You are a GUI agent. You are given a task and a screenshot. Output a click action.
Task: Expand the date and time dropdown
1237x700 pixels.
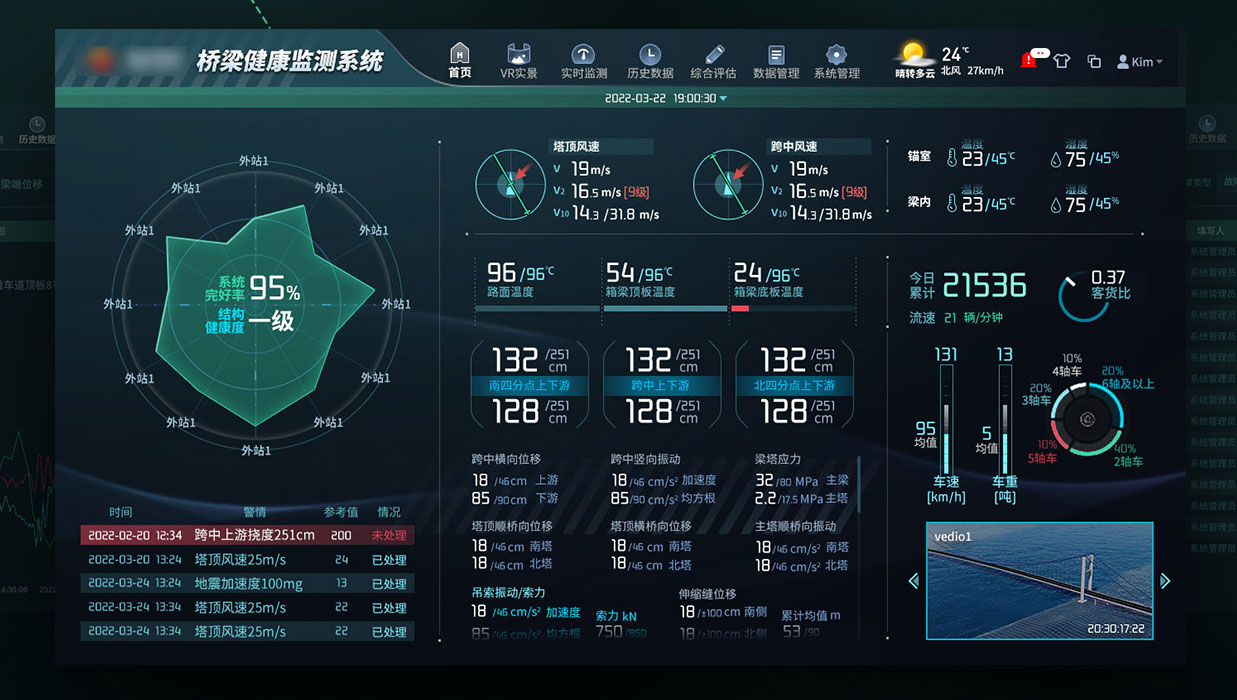click(x=666, y=98)
